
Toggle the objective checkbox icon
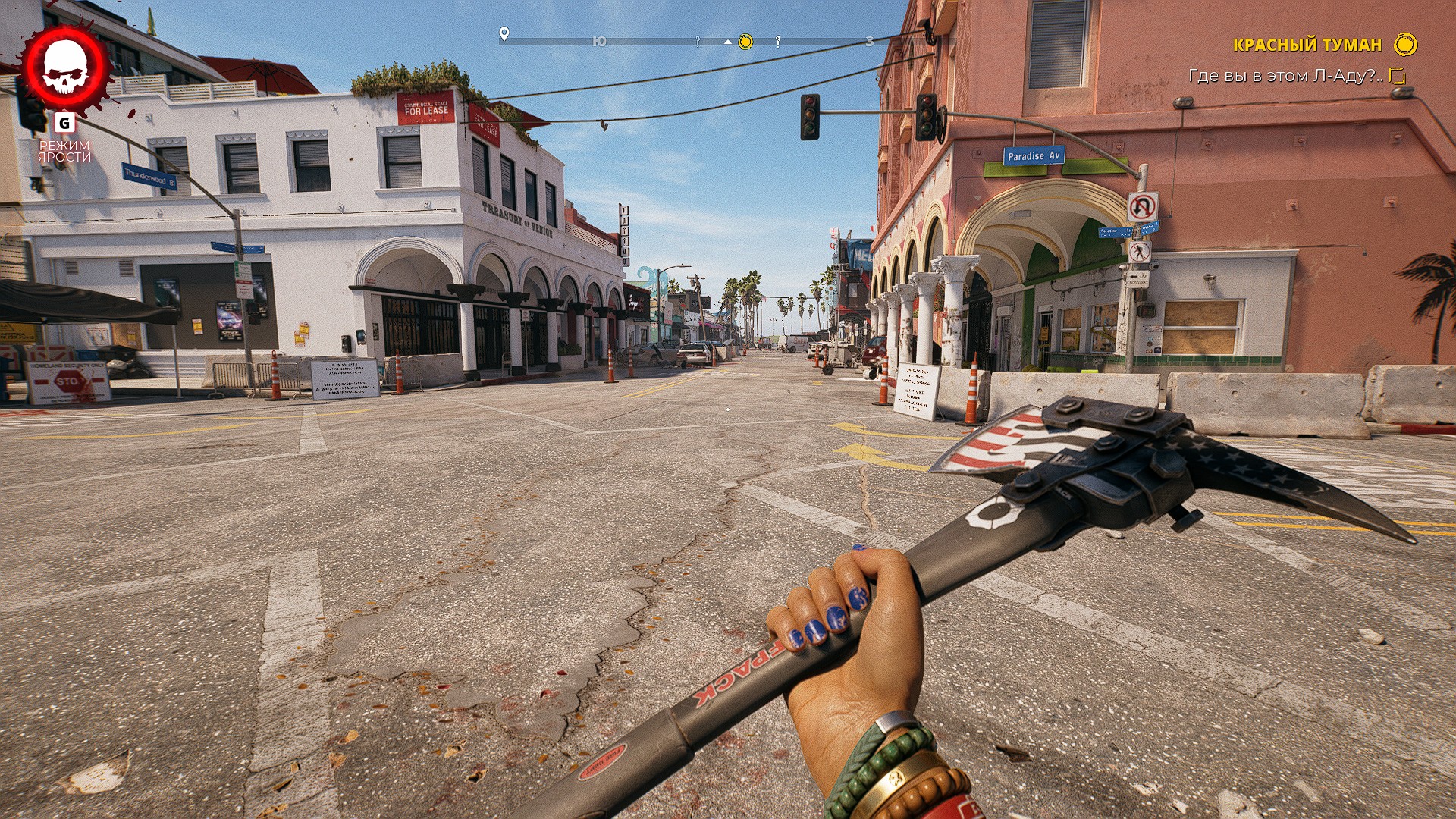click(x=1397, y=76)
